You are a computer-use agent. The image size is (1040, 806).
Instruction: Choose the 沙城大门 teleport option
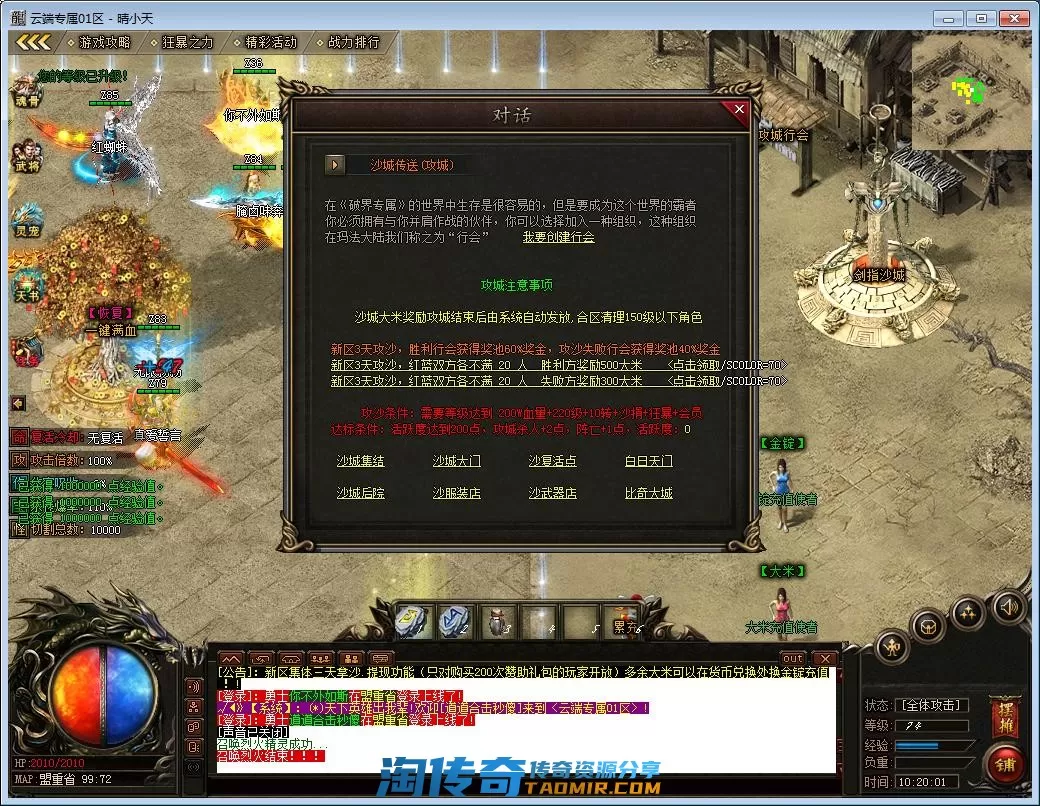pyautogui.click(x=456, y=462)
